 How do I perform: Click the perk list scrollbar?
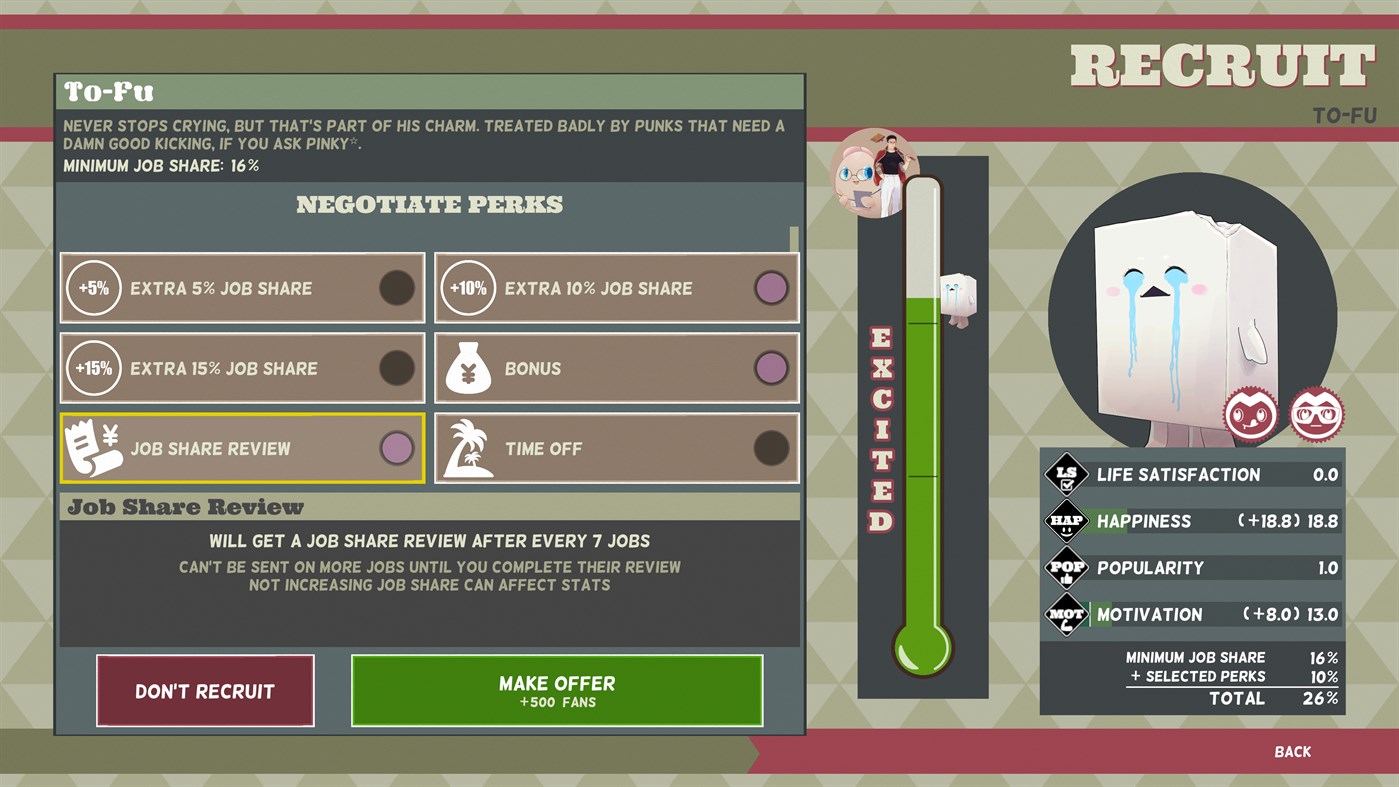click(794, 240)
